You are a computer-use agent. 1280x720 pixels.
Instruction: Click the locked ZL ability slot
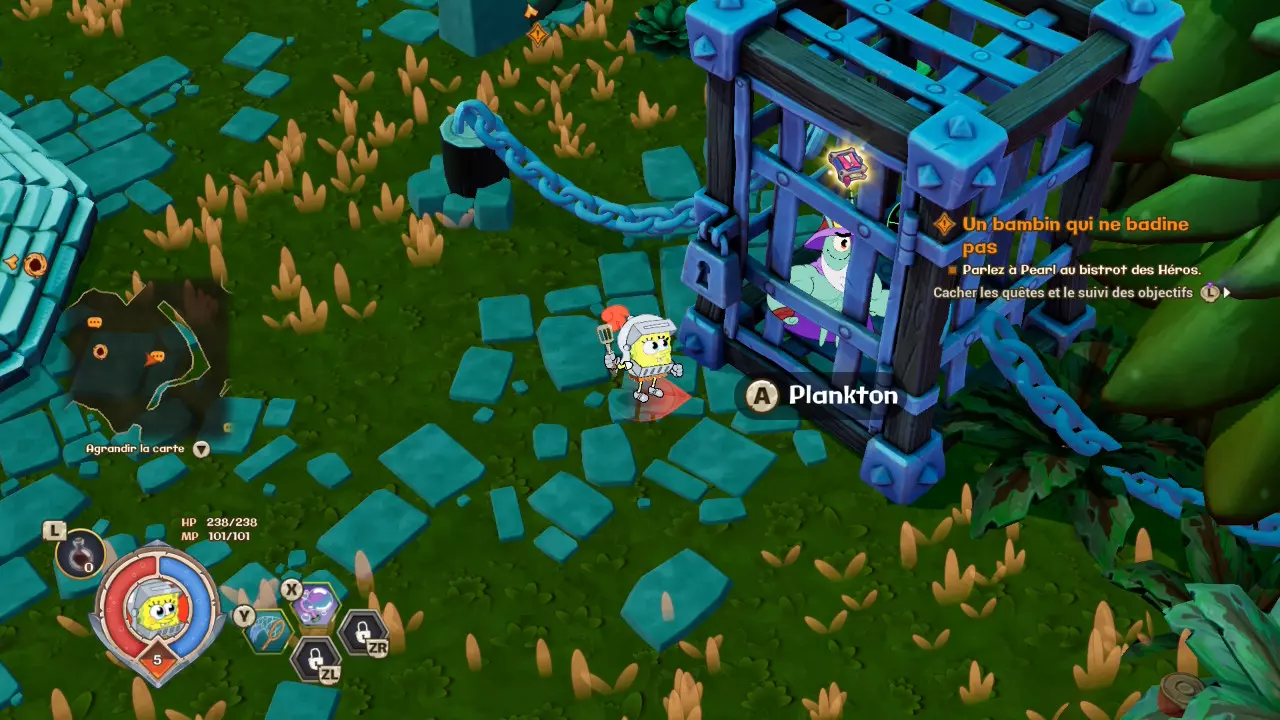tap(315, 658)
